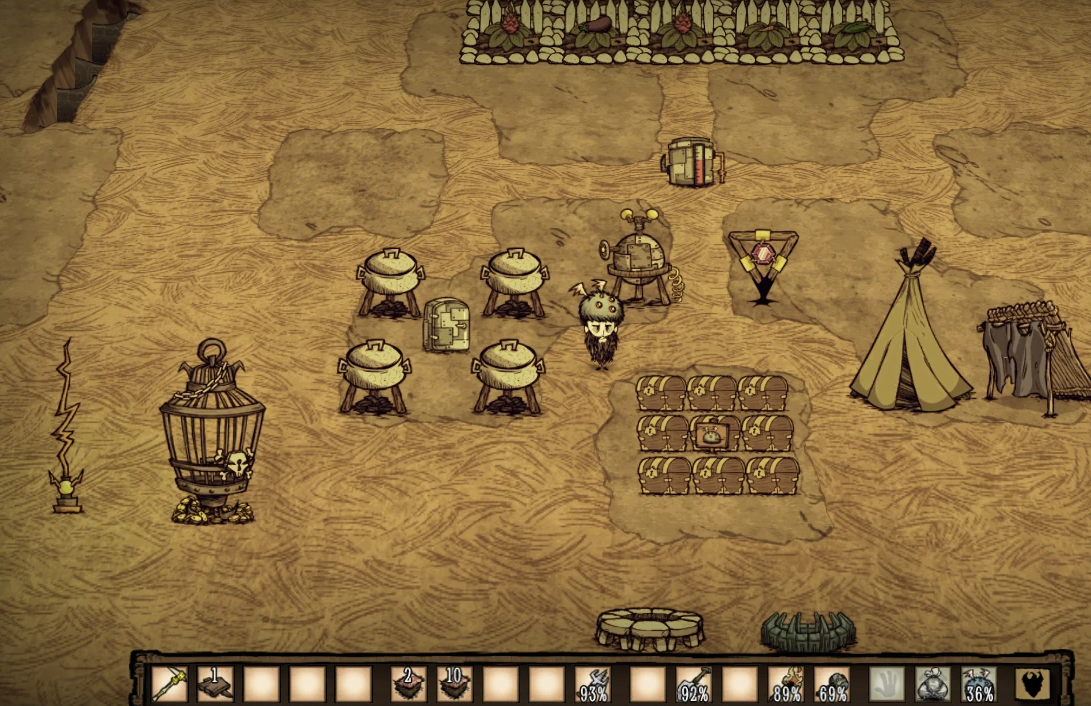
Task: Choose the tool at 93% durability
Action: 594,684
